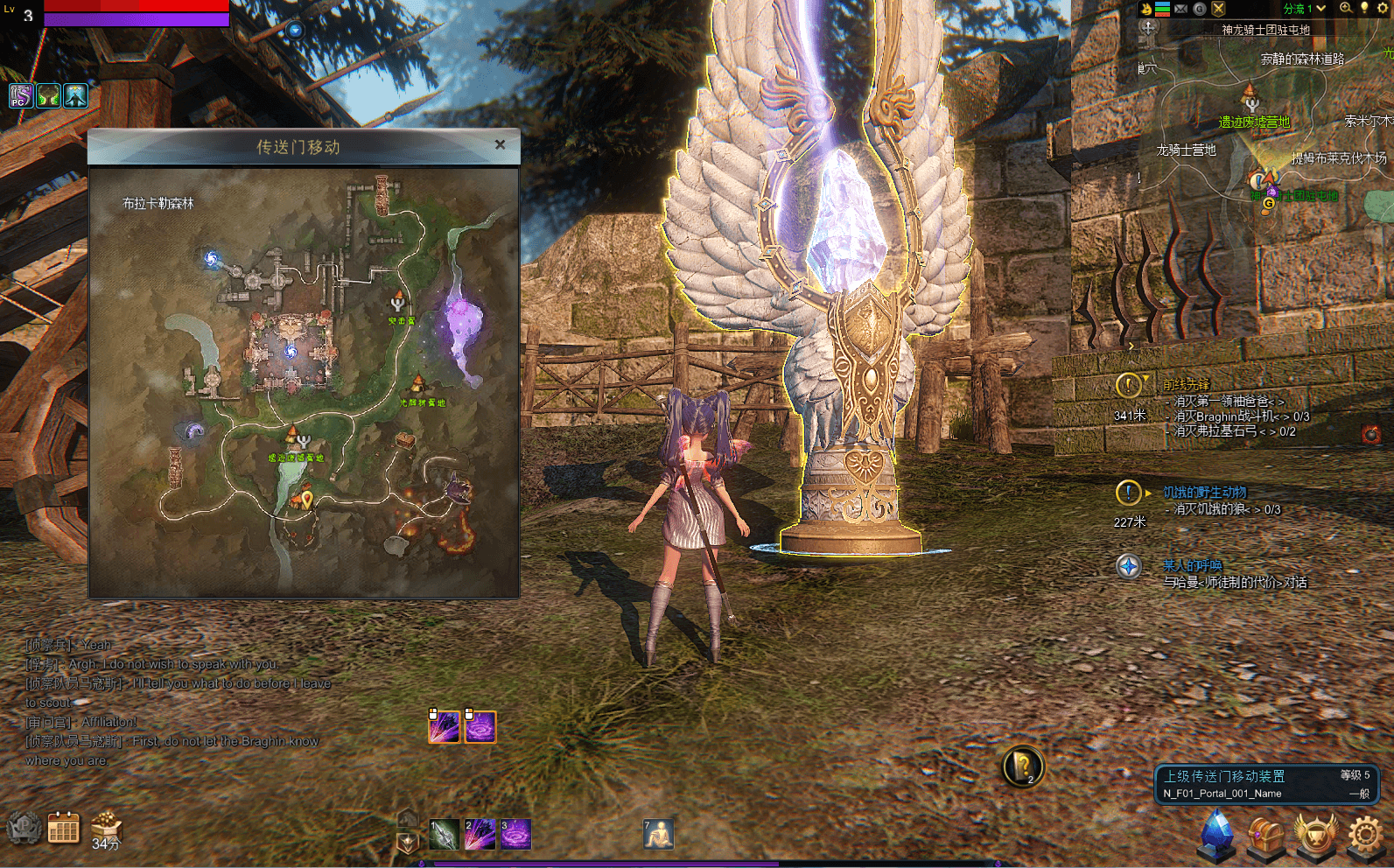Use the sitting rest skill in slot 7
The height and width of the screenshot is (868, 1394).
[658, 835]
